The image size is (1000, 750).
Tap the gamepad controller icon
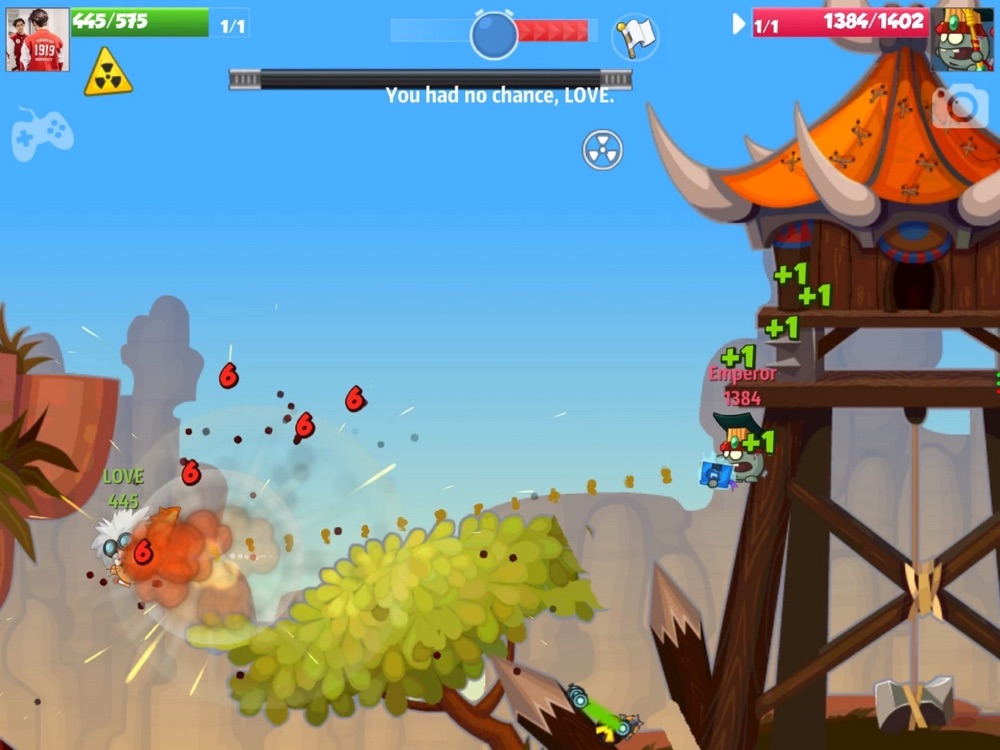42,132
